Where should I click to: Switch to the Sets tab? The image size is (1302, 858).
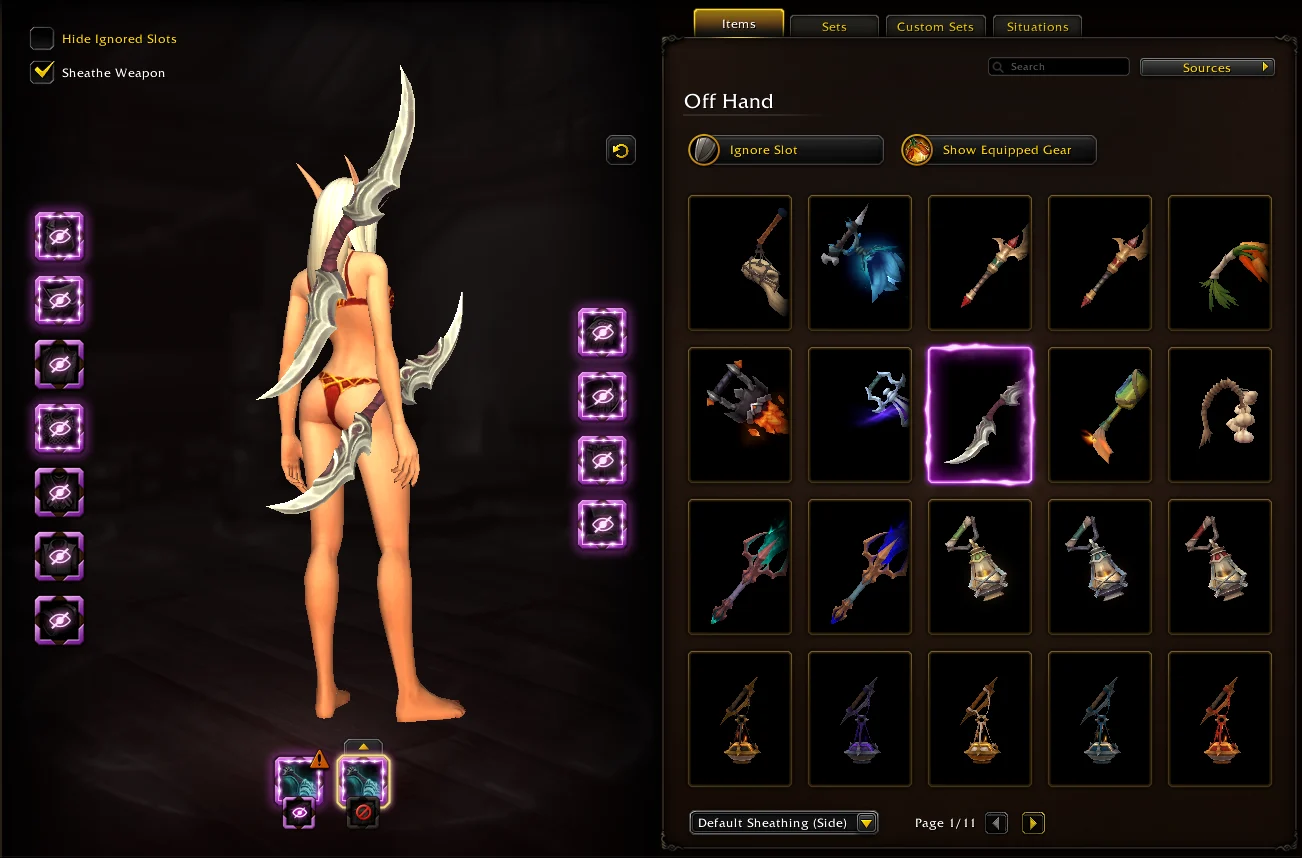pos(834,27)
